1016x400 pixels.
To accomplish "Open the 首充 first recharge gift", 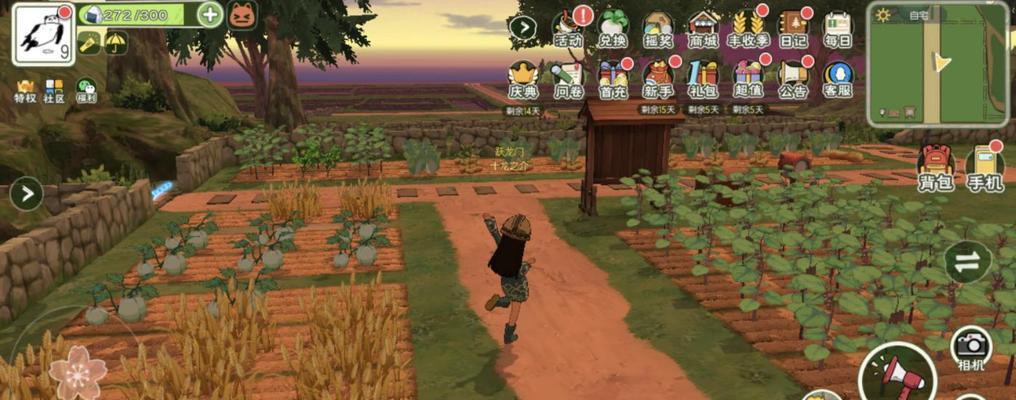I will [613, 79].
